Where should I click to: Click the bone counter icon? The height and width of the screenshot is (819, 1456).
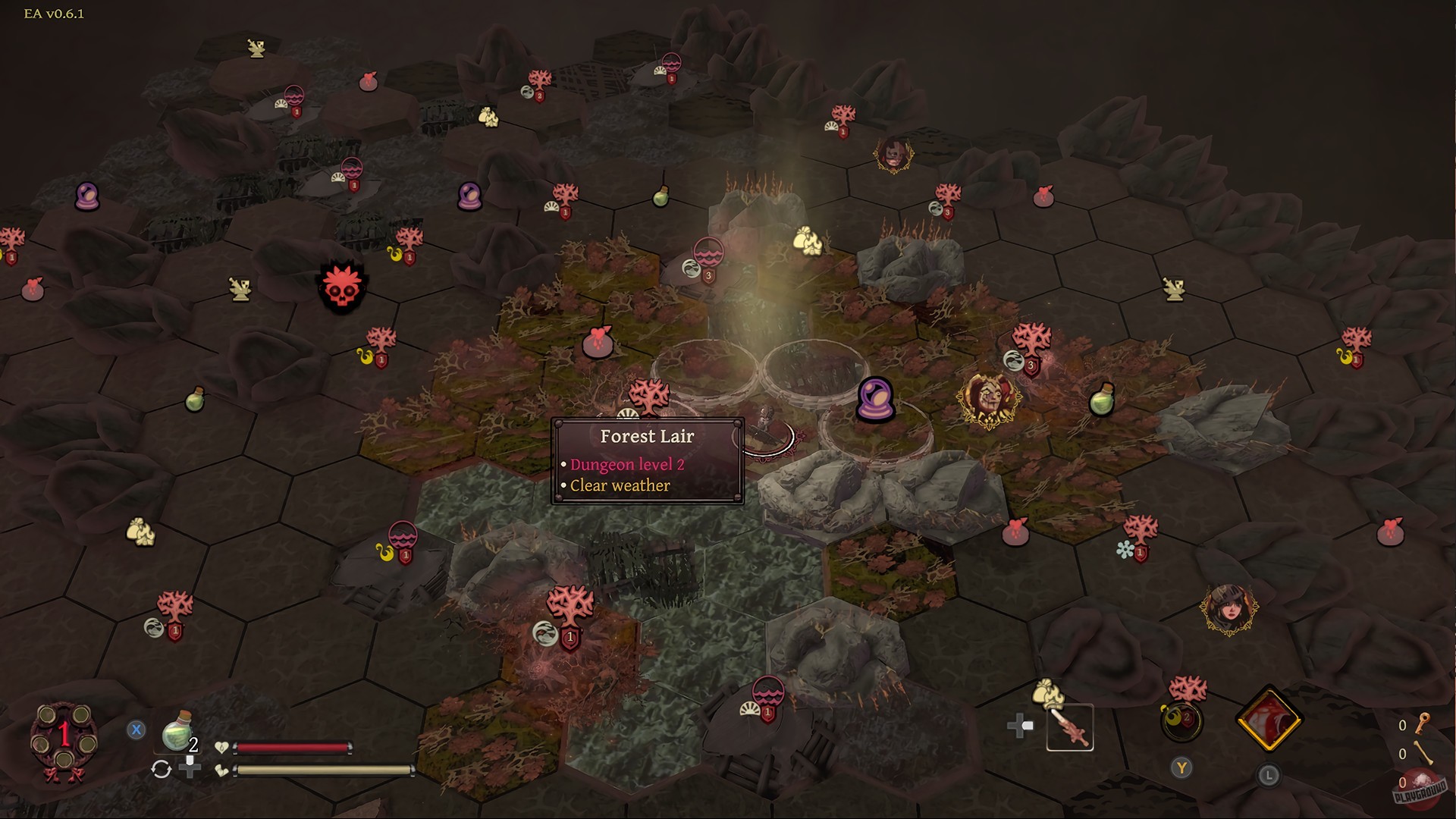[x=1423, y=753]
